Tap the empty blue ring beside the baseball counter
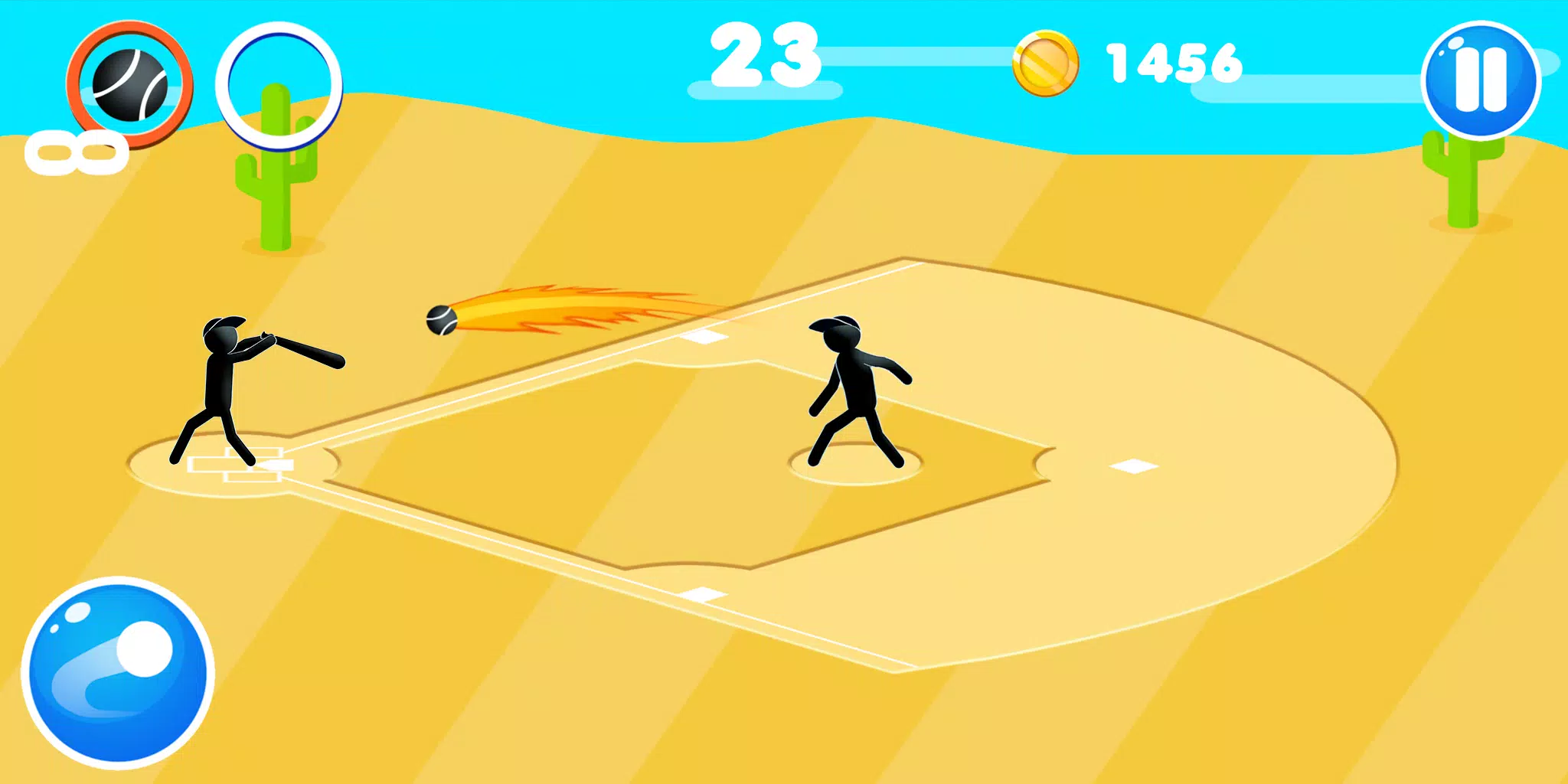This screenshot has width=1568, height=784. tap(282, 83)
